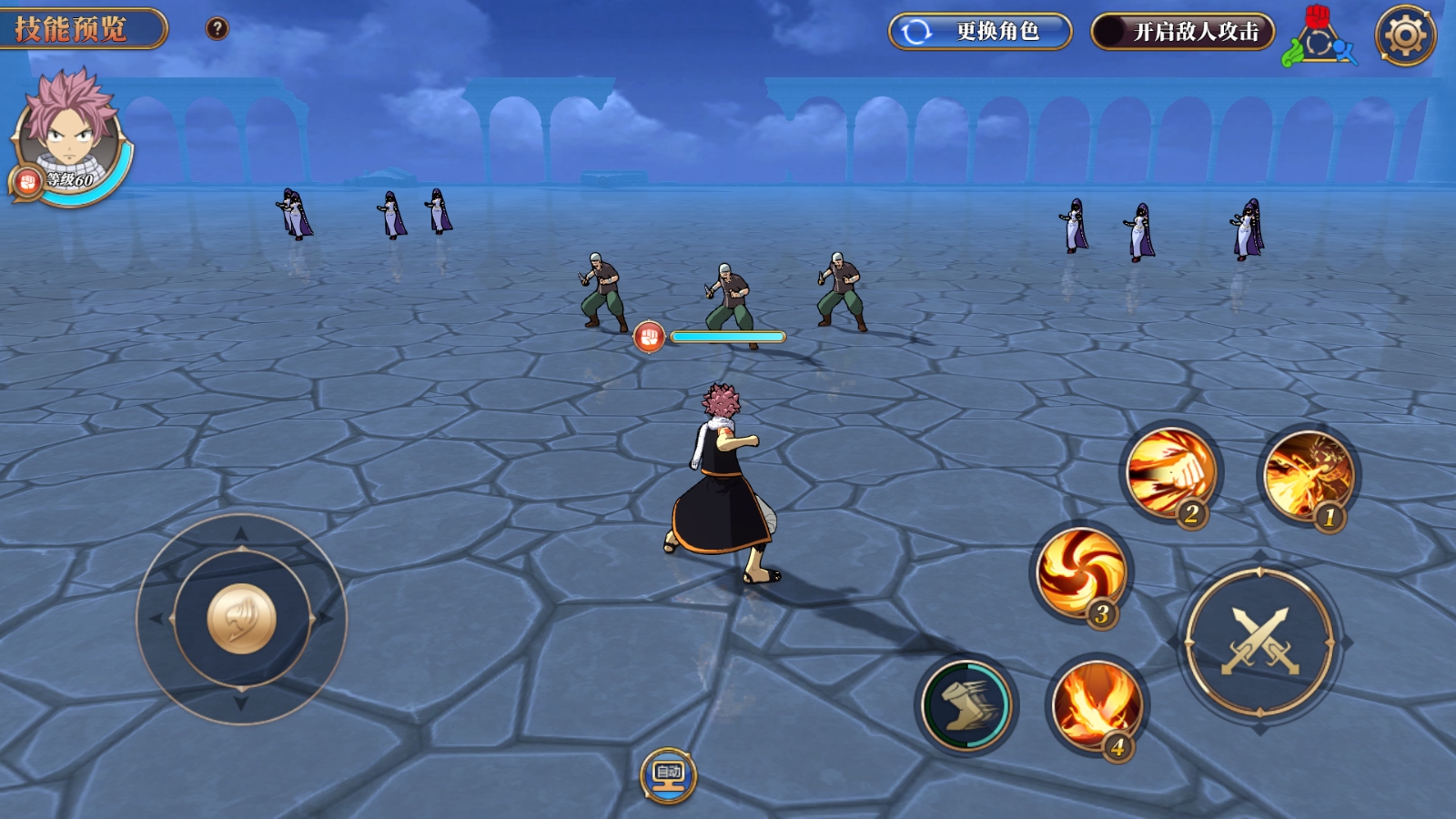Screen dimensions: 1456x819
Task: Click the virtual joystick center knob
Action: [241, 619]
